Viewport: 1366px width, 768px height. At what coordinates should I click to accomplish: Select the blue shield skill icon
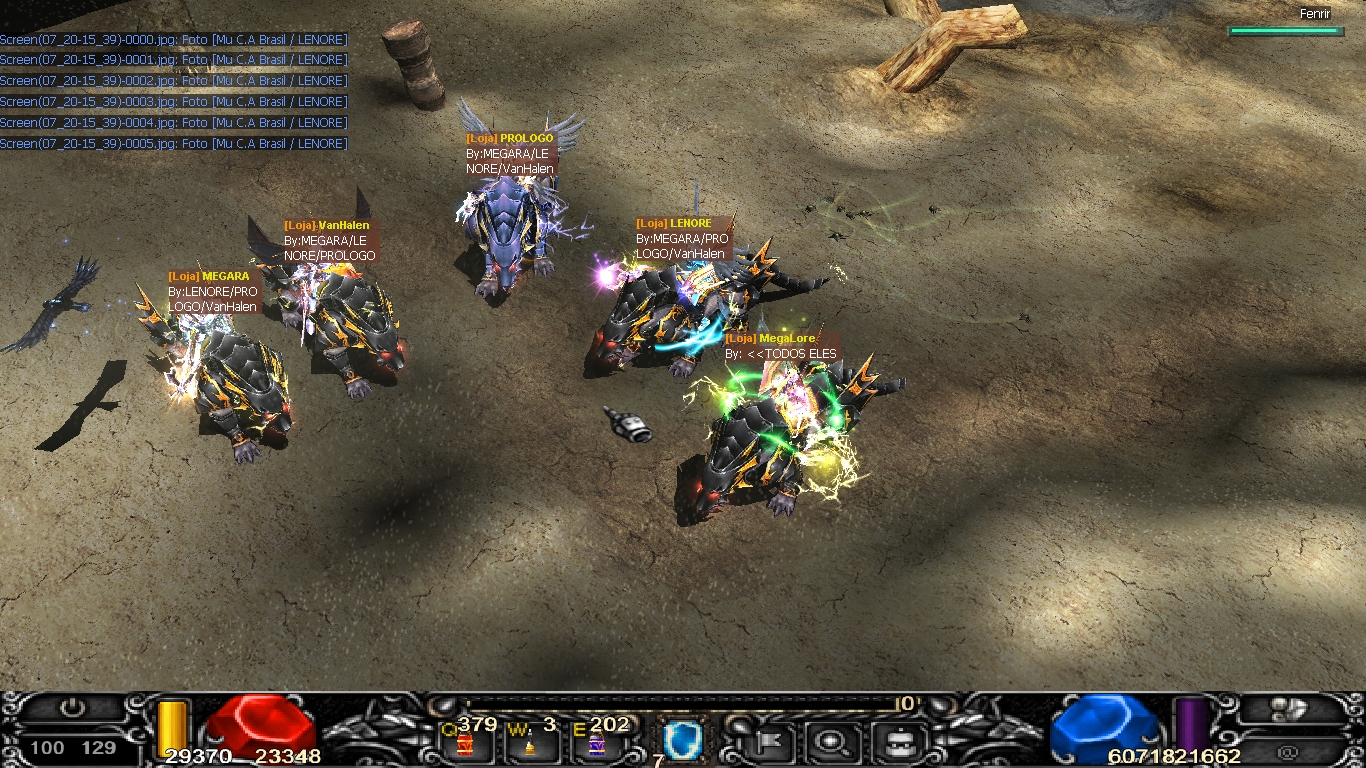tap(683, 741)
